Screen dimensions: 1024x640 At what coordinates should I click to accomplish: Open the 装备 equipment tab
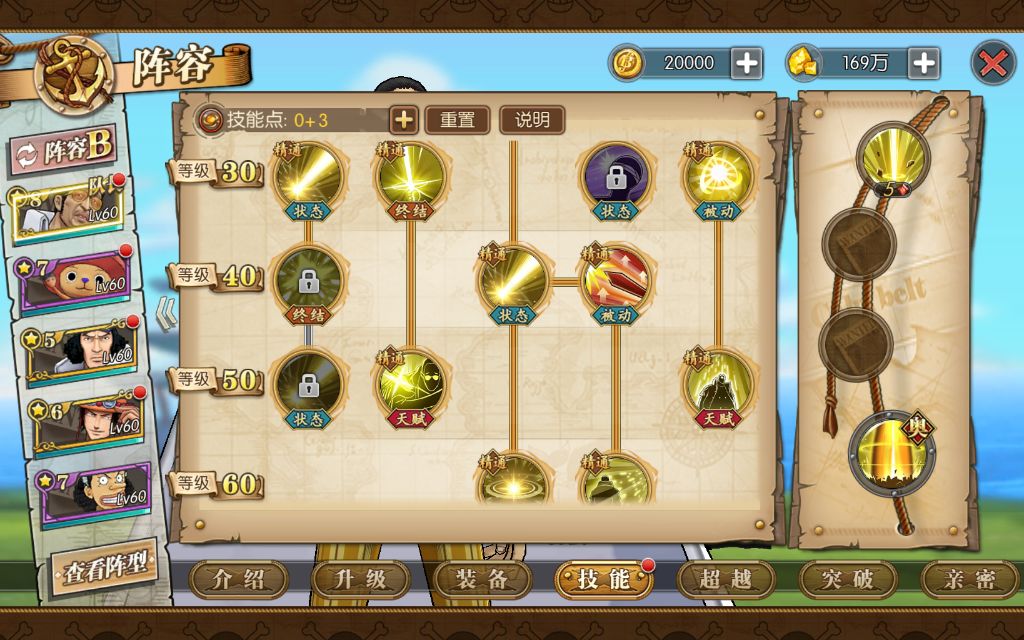point(483,579)
